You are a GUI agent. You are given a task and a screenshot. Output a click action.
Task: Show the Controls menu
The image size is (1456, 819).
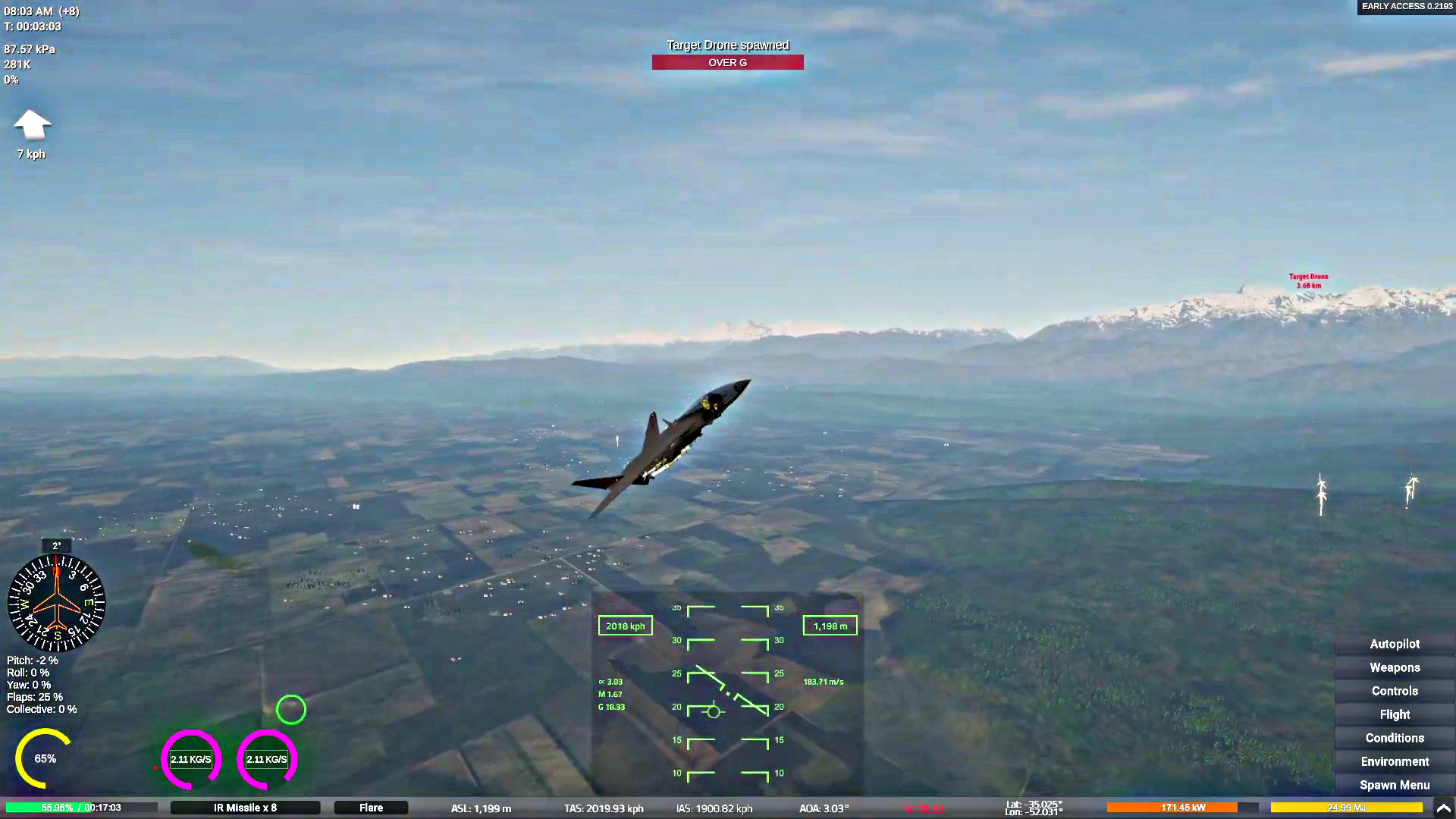point(1395,691)
